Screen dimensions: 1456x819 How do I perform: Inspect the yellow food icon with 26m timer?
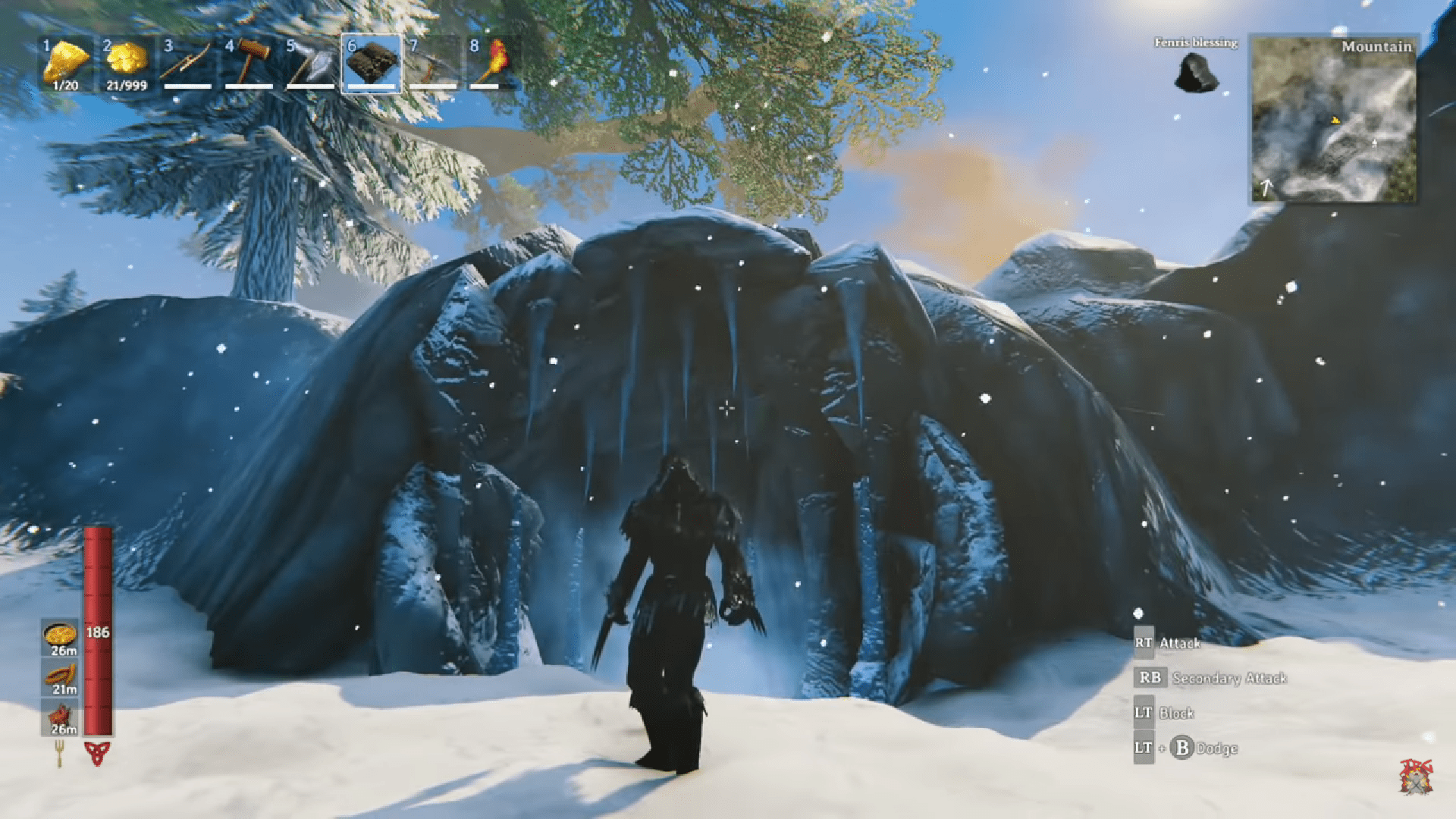click(60, 635)
